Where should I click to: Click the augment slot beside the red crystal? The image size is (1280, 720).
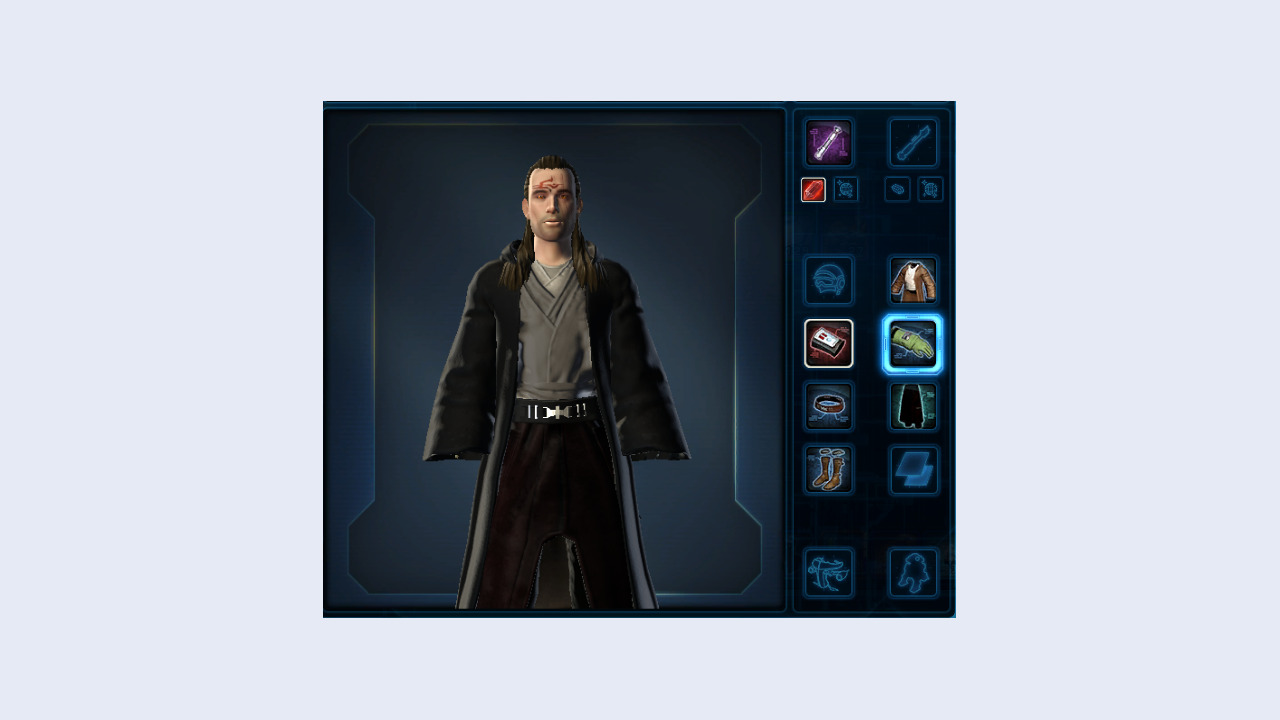845,189
